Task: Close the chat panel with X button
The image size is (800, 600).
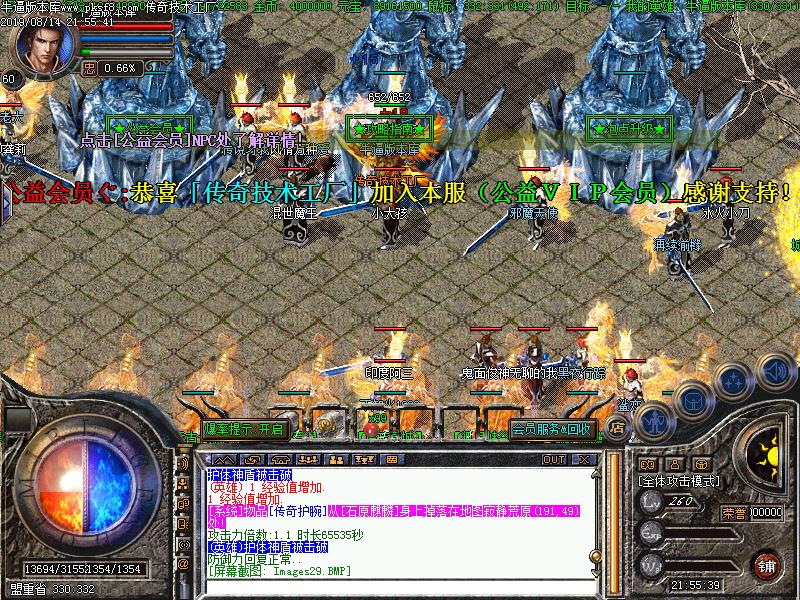Action: click(x=582, y=460)
